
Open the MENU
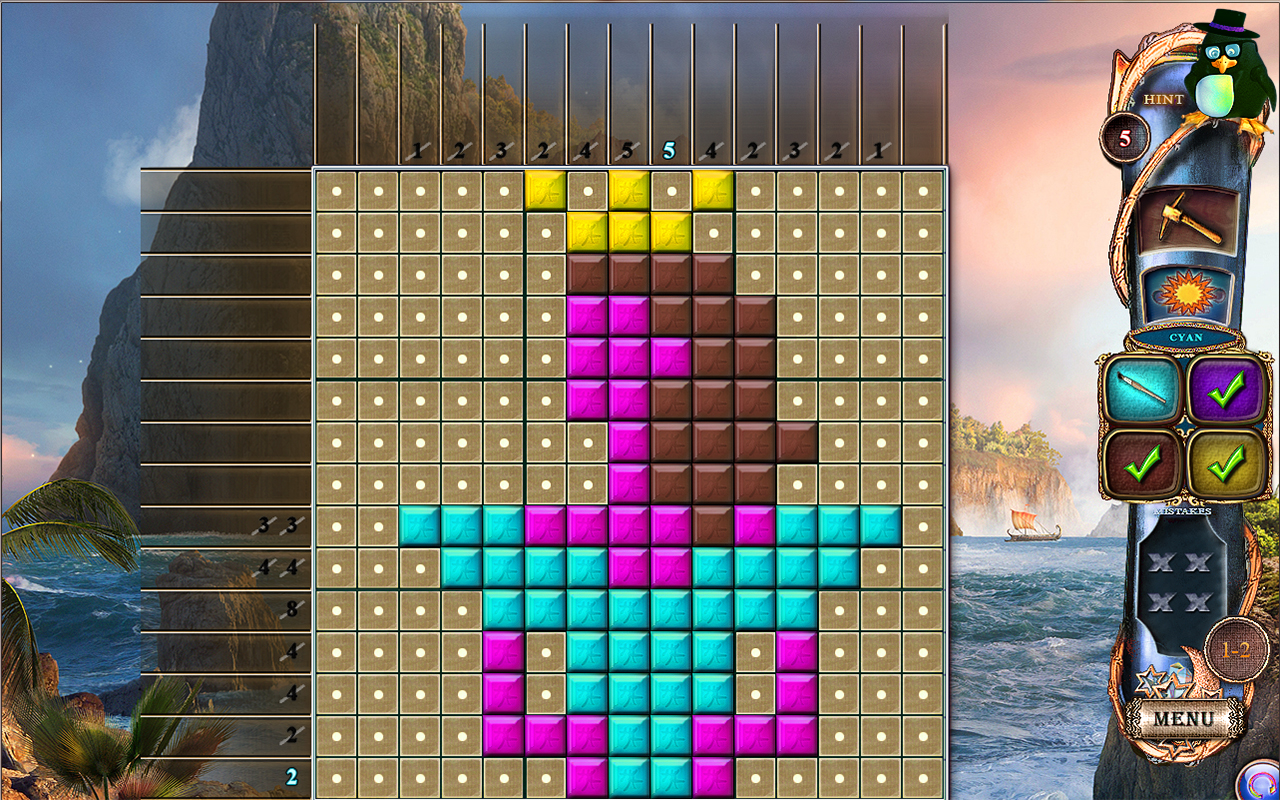click(1186, 717)
